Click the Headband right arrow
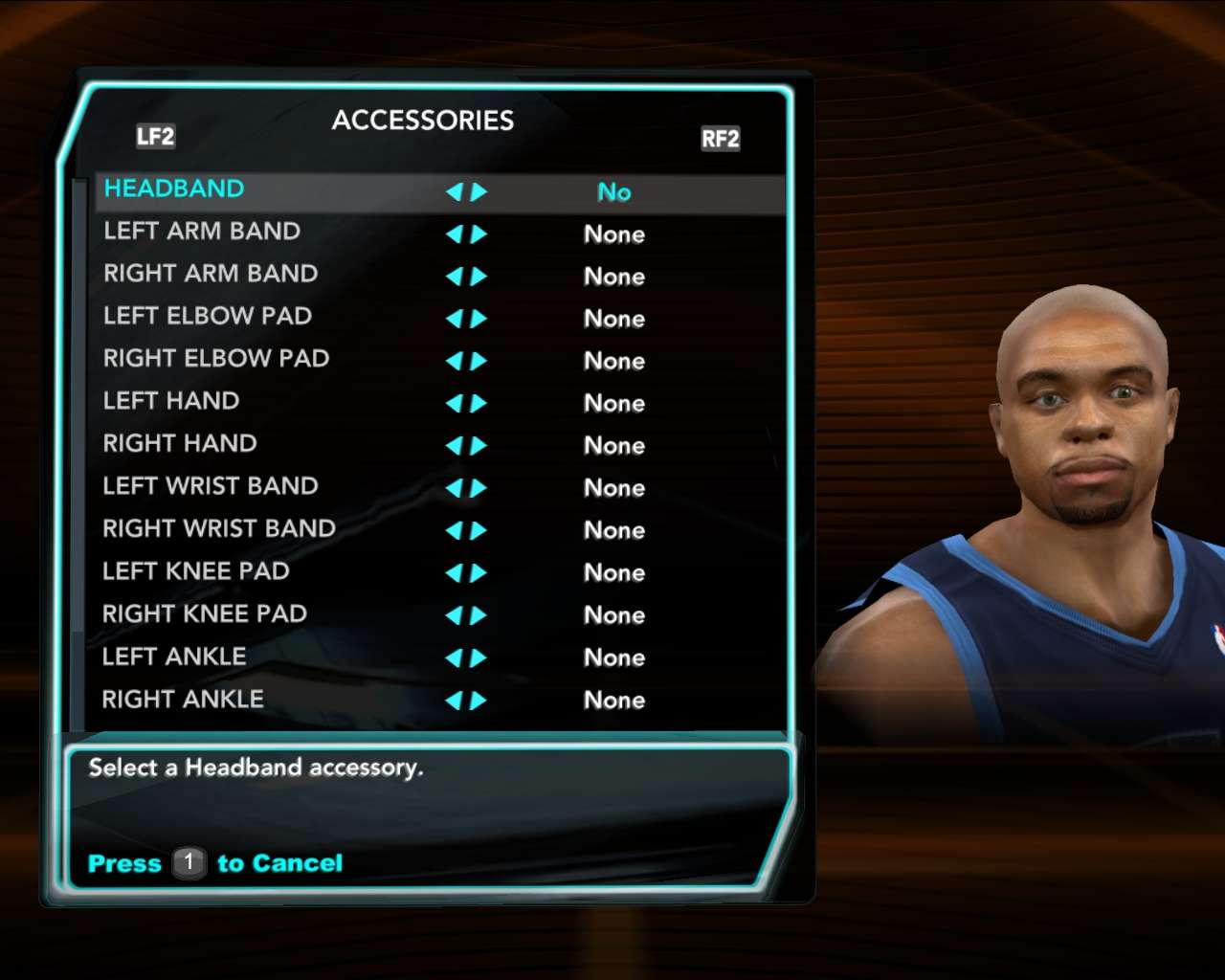The width and height of the screenshot is (1225, 980). 479,192
